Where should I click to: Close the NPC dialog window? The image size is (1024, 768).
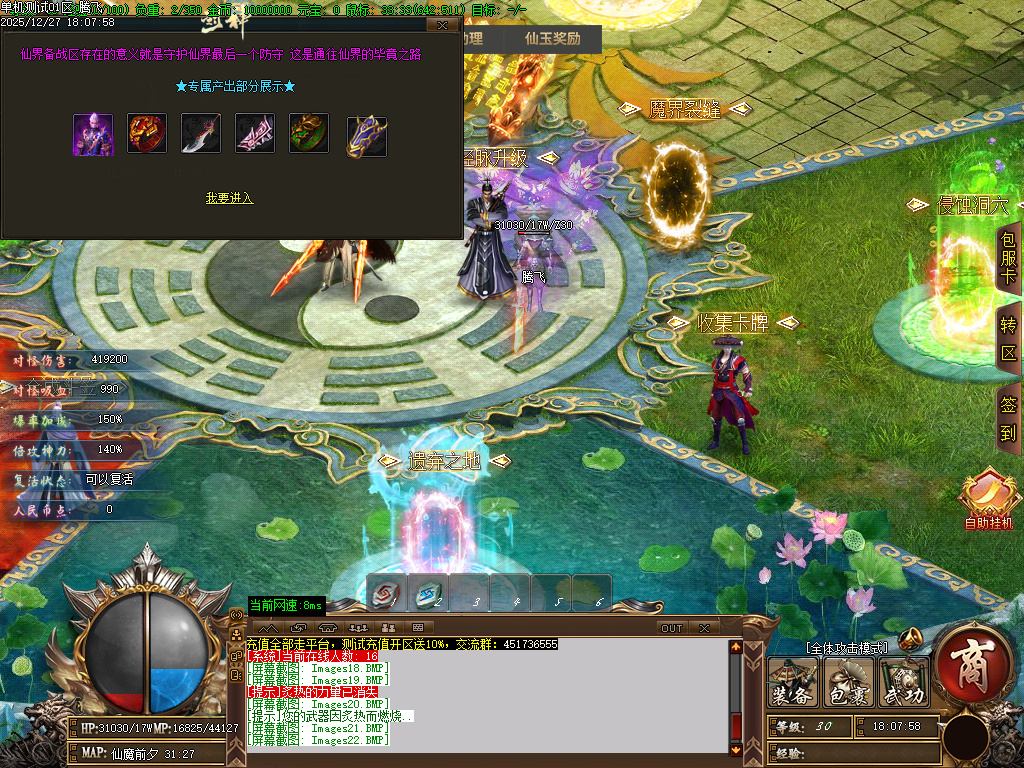(443, 25)
